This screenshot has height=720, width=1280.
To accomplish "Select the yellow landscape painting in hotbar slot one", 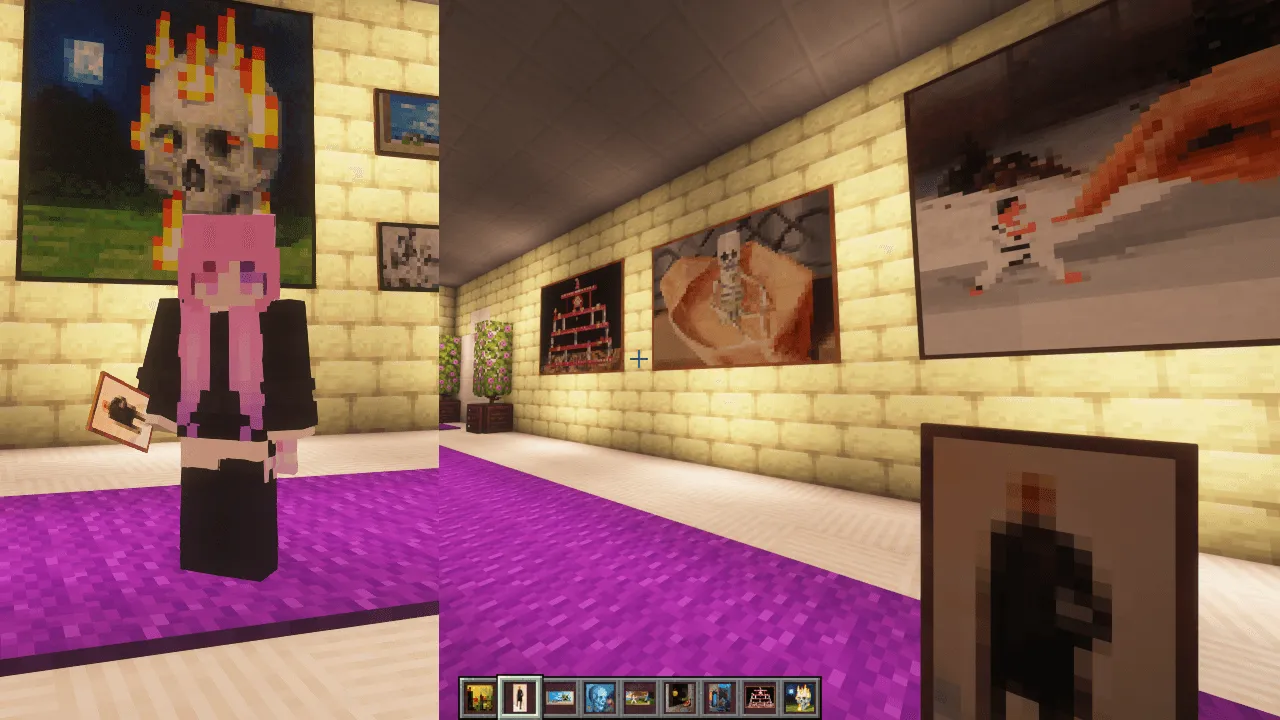I will [478, 695].
